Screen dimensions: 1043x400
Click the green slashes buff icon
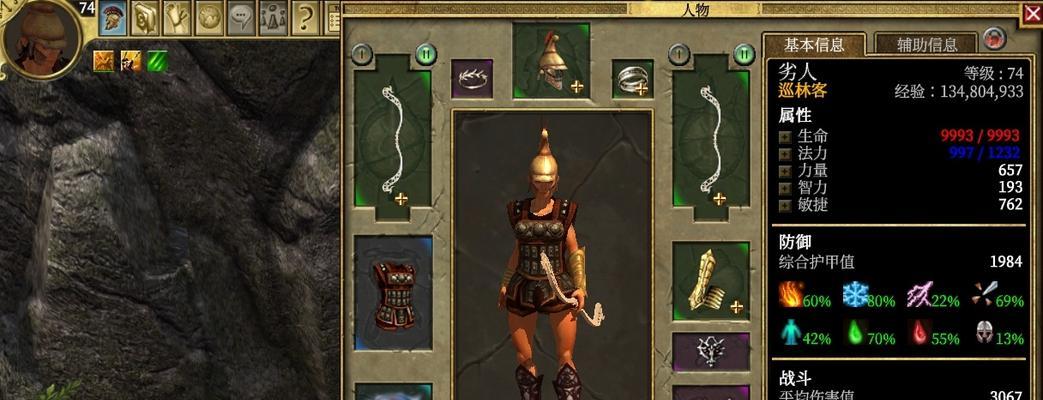tap(157, 61)
